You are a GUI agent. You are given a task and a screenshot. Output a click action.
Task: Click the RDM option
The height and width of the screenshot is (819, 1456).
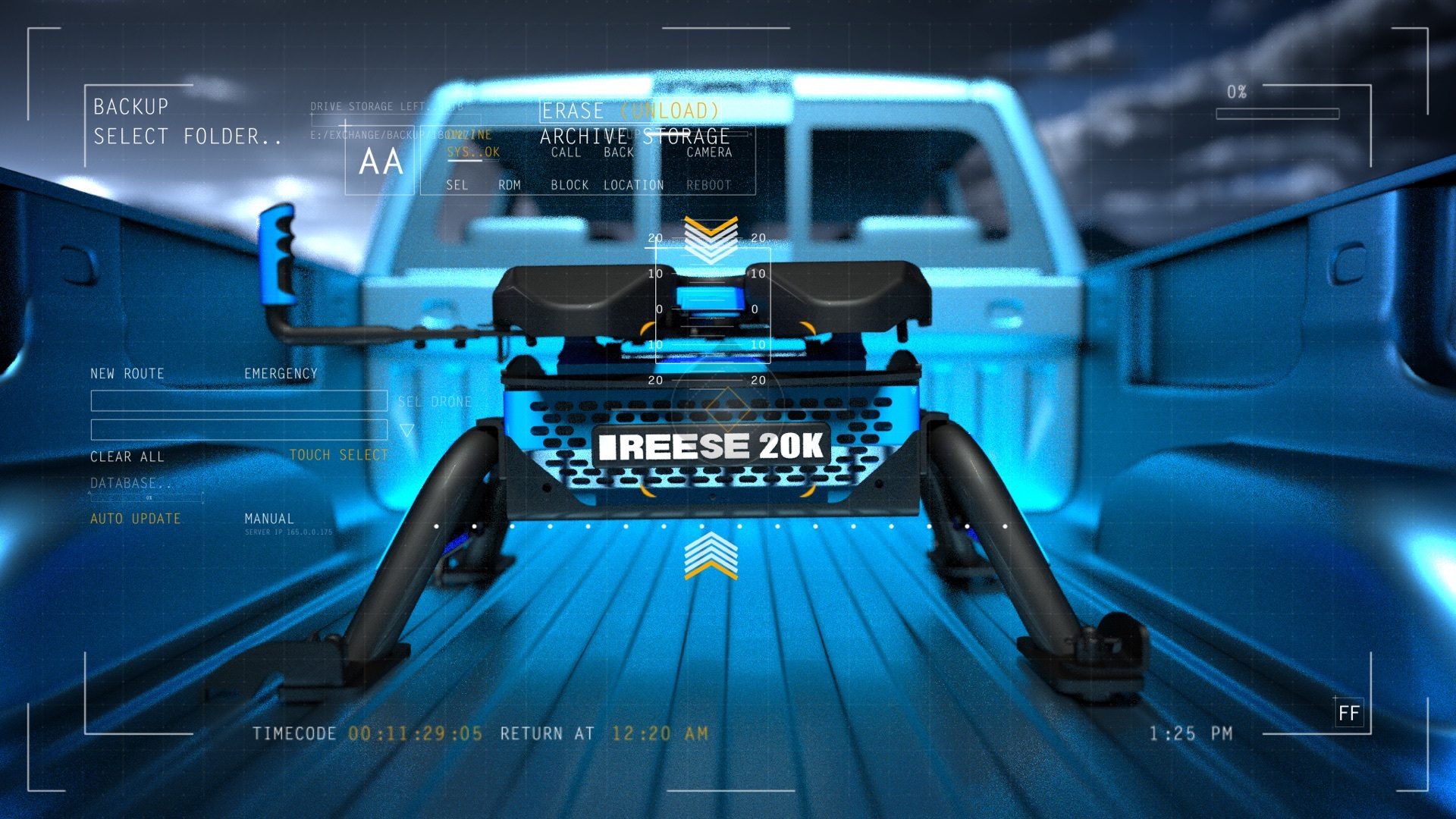[510, 185]
